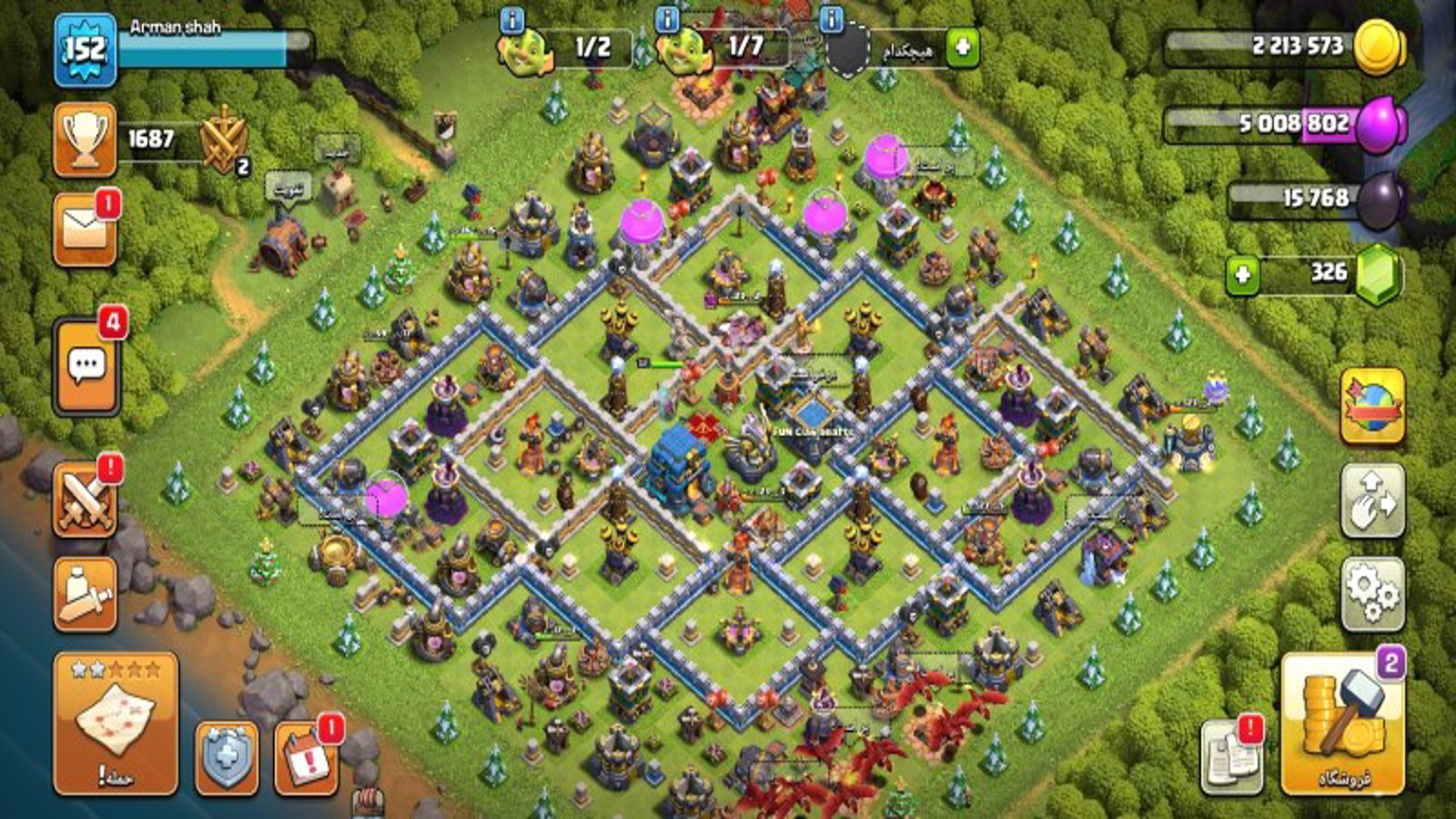Screen dimensions: 1456x819
Task: Click the level 152 experience badge
Action: pyautogui.click(x=86, y=50)
